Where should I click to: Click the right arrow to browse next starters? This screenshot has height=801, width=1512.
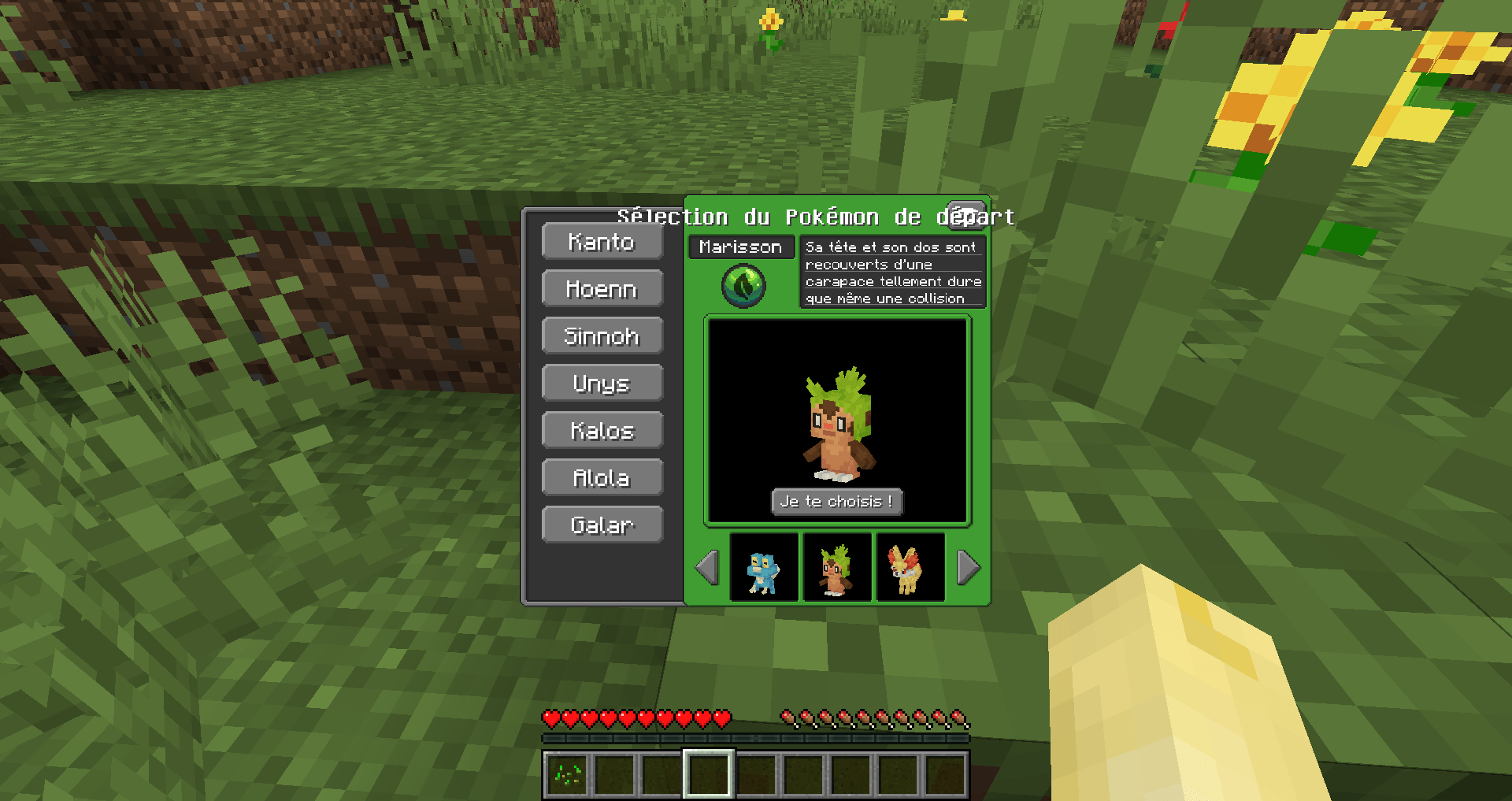pos(968,566)
